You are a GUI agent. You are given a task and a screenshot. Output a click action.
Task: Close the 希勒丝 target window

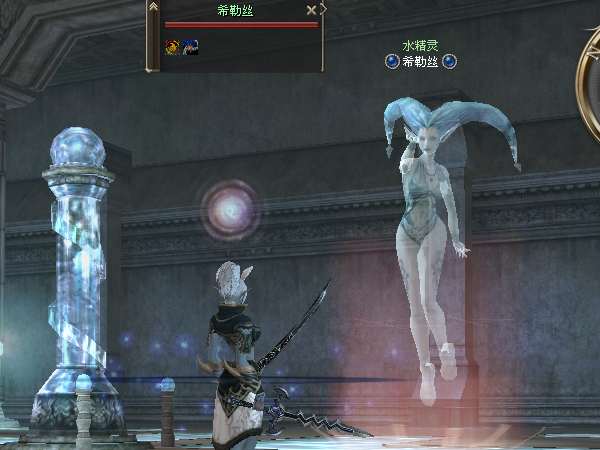(x=311, y=10)
